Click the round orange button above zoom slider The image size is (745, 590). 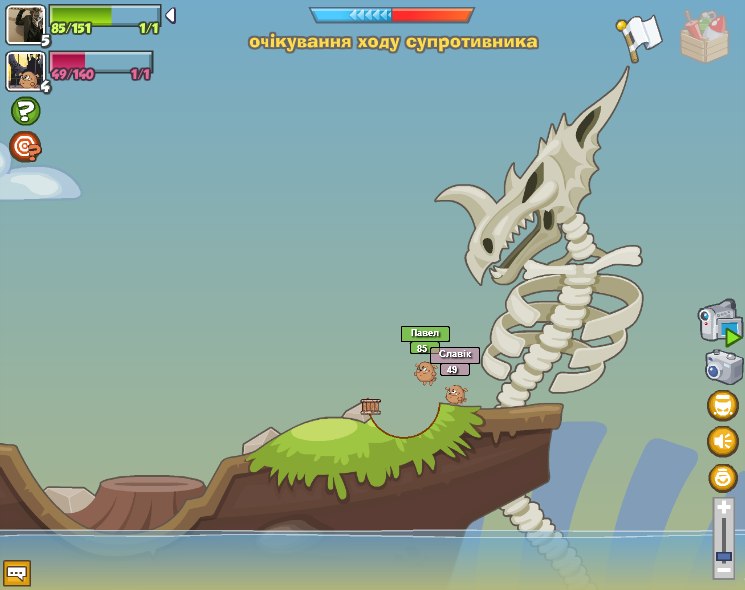tap(723, 478)
